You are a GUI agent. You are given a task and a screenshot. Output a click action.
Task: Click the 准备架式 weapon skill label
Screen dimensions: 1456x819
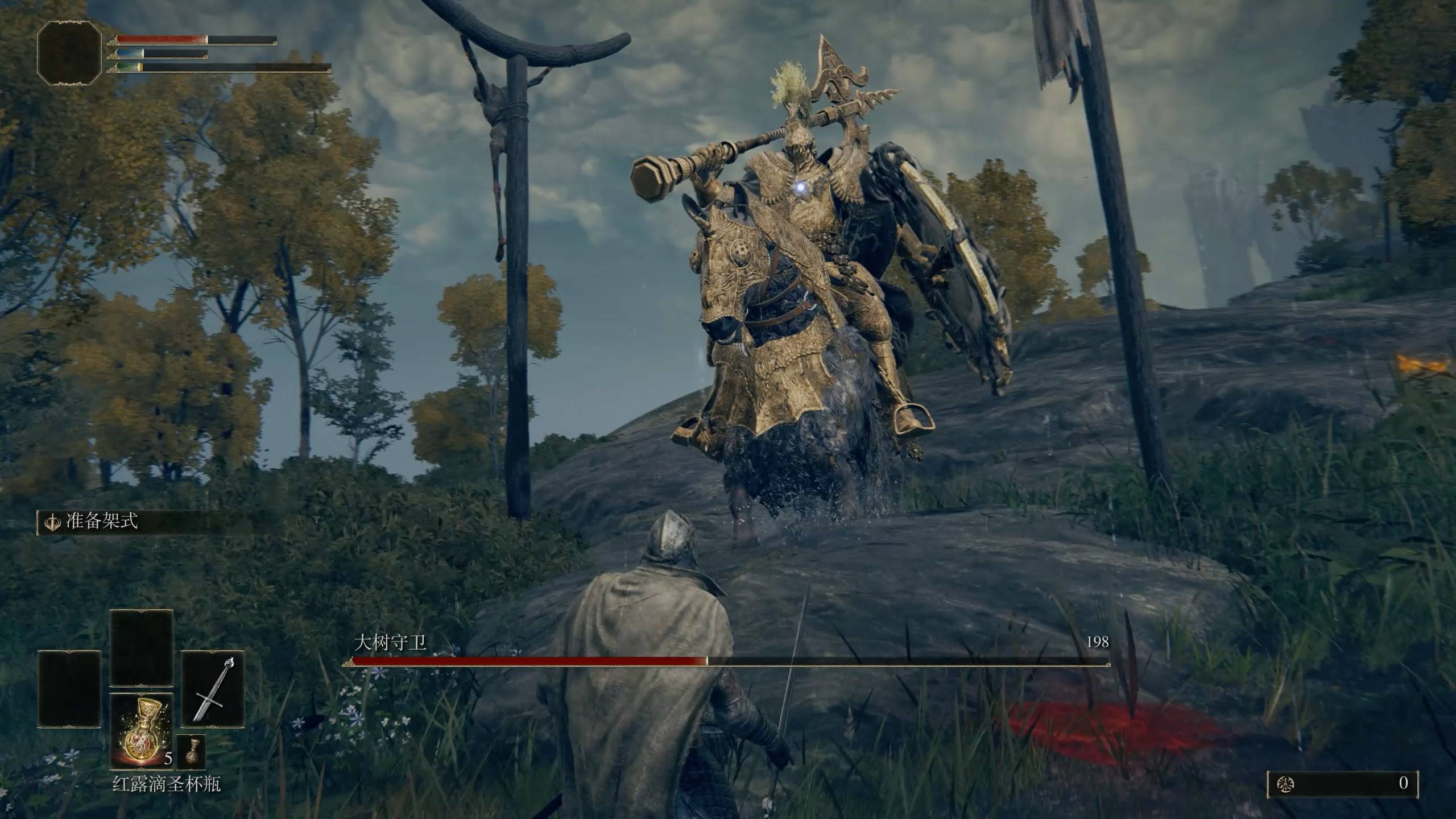coord(101,522)
